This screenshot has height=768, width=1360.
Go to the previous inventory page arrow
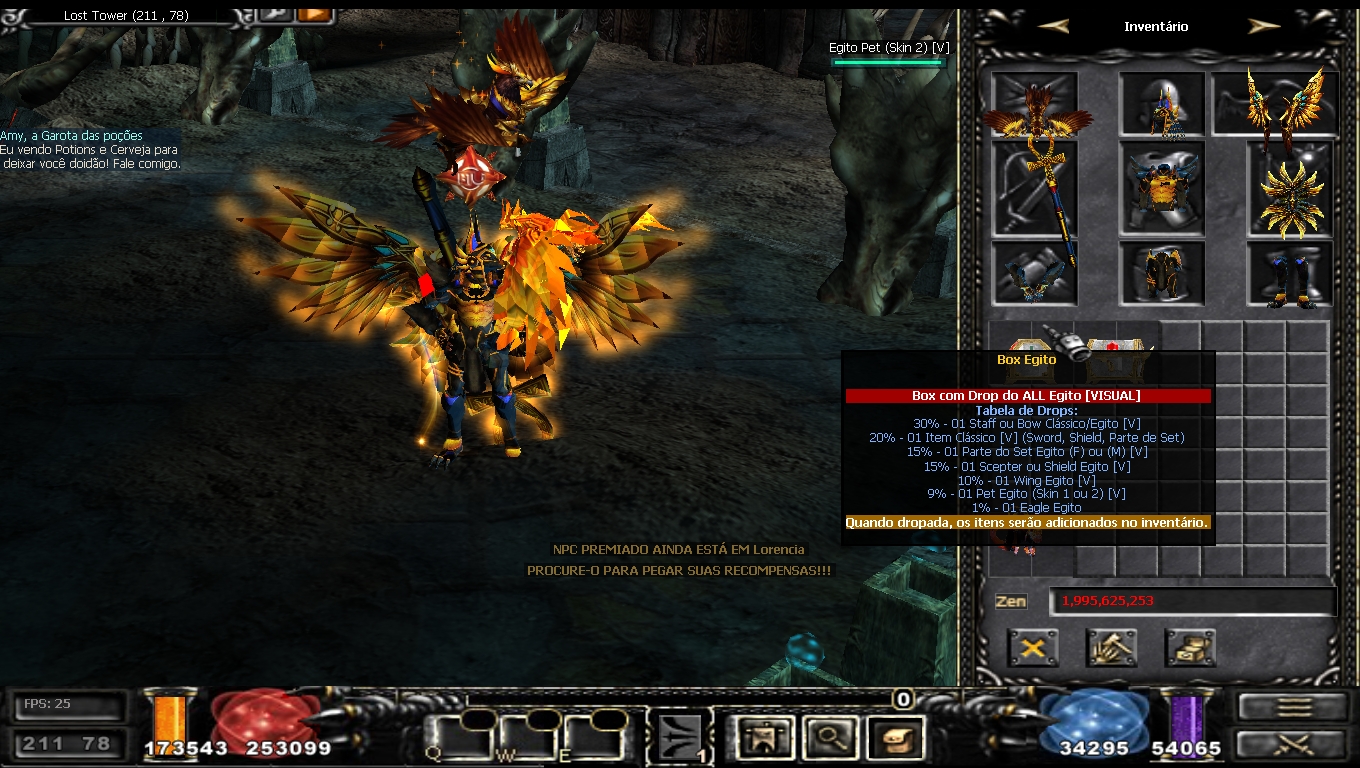tap(1053, 27)
